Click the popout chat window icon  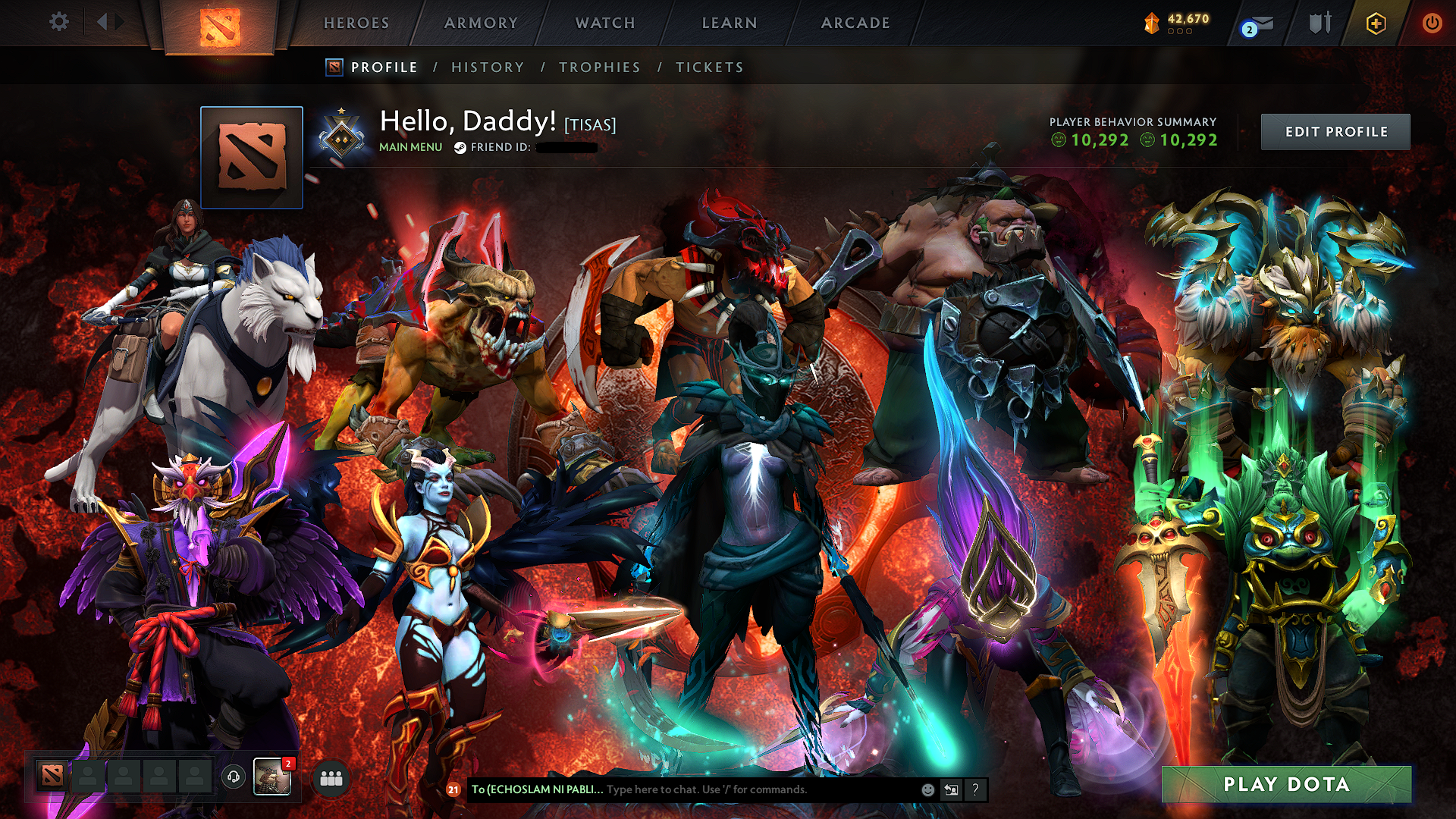click(950, 789)
